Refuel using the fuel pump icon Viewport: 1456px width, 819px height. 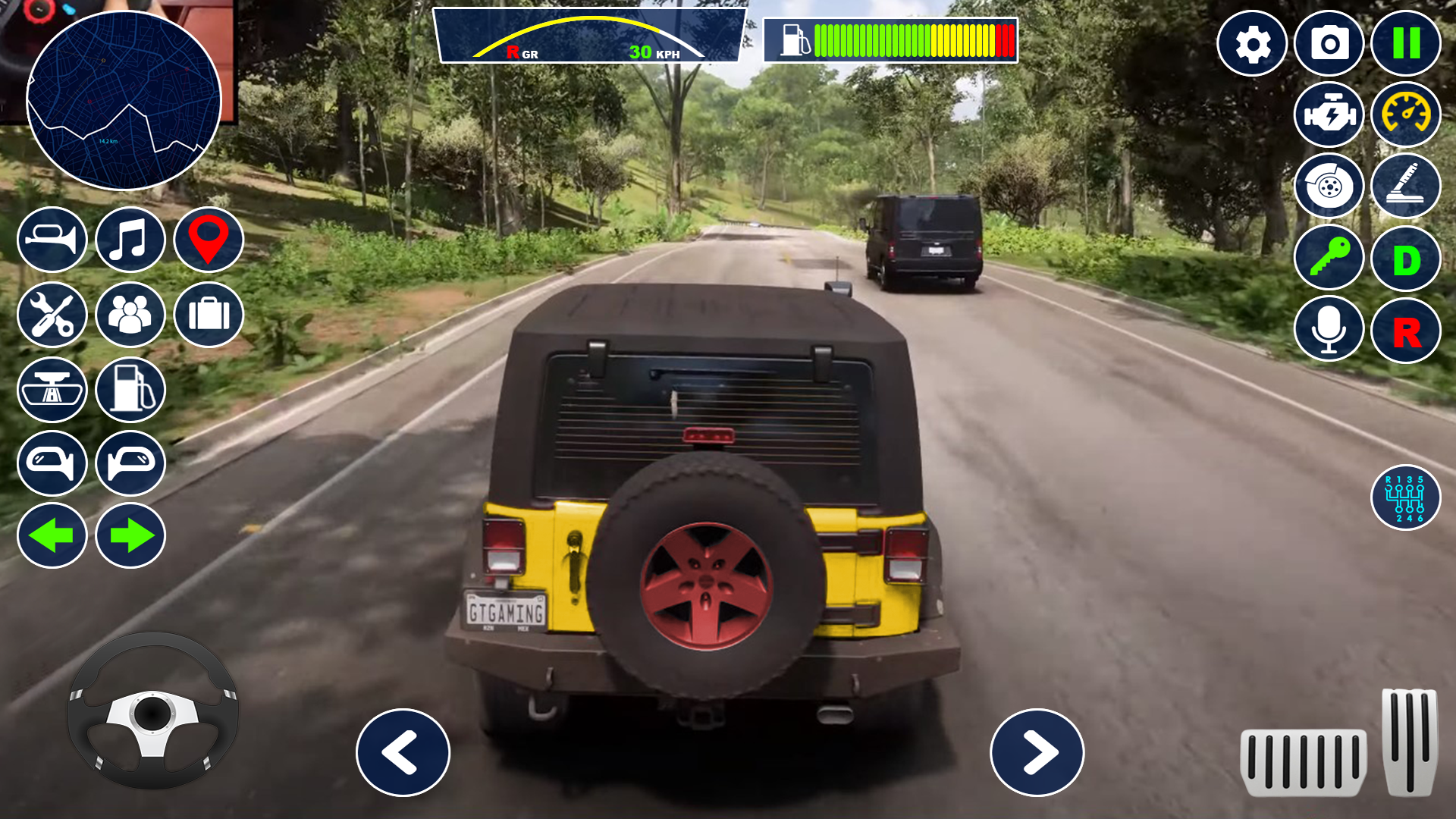[x=130, y=390]
